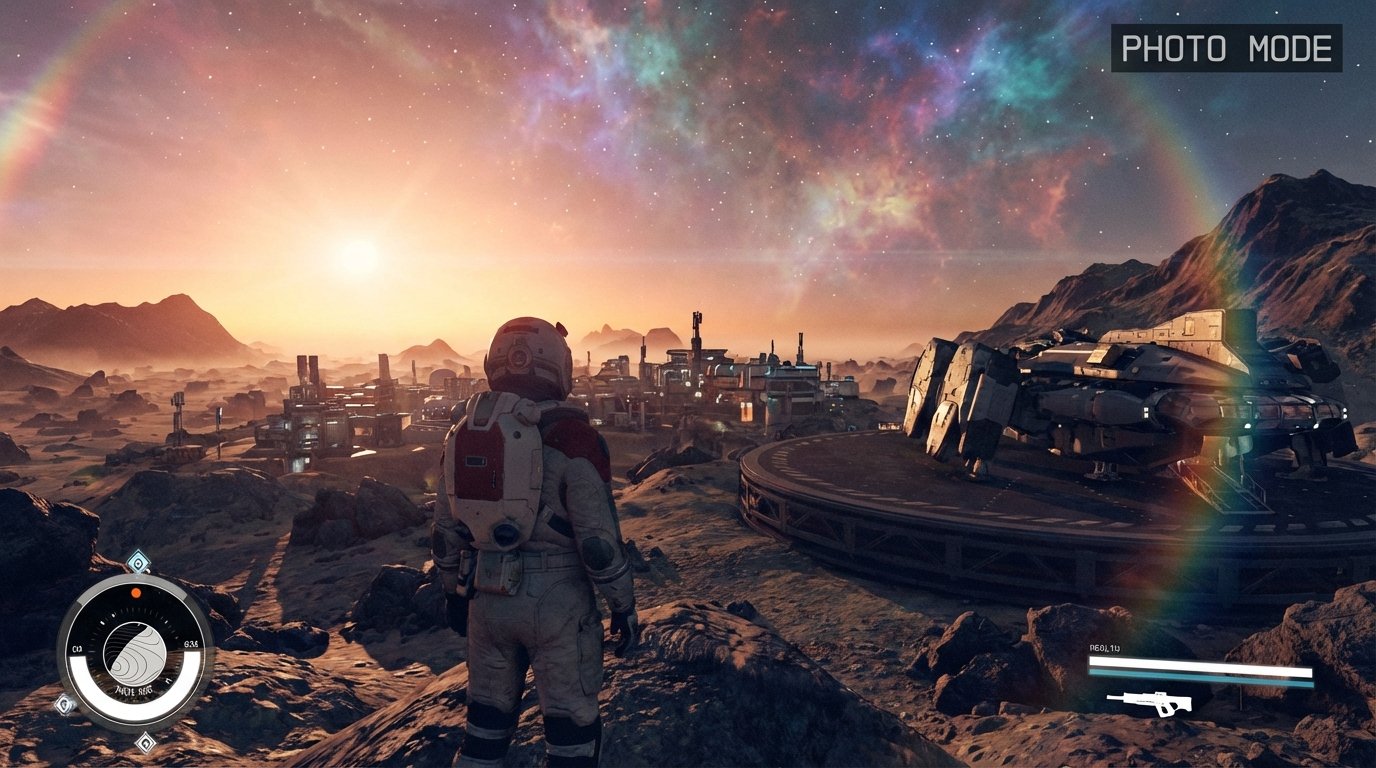The width and height of the screenshot is (1376, 768).
Task: Select the diamond marker left of the compass
Action: click(64, 703)
